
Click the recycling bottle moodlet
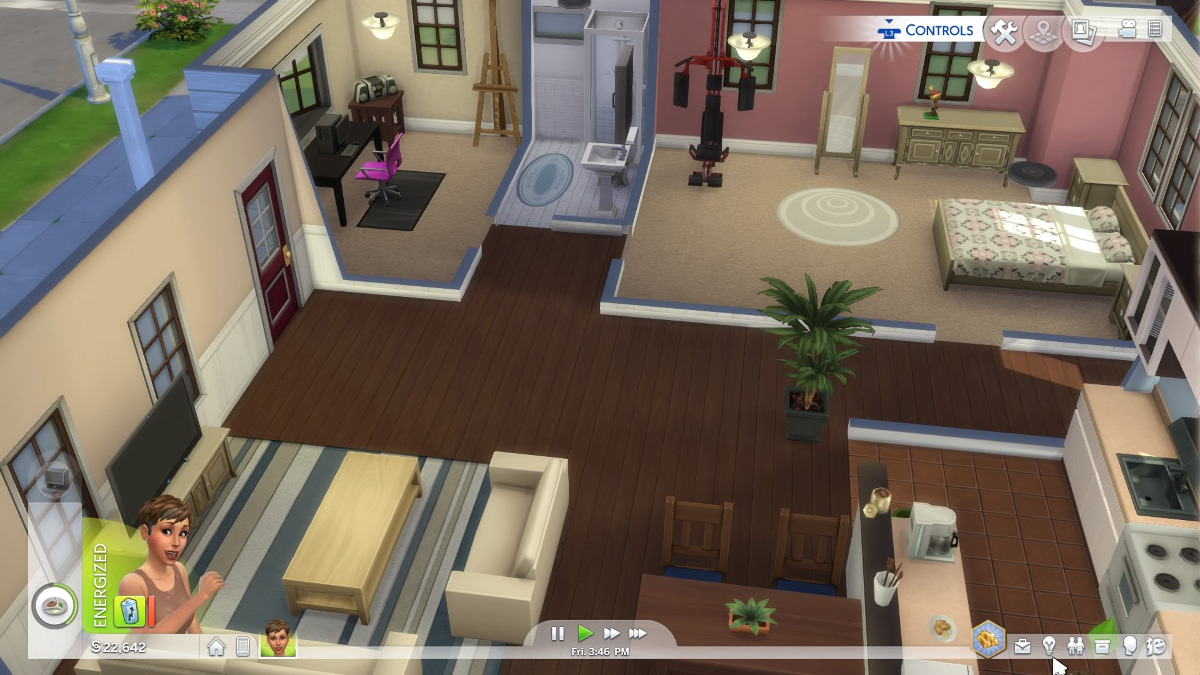coord(126,611)
